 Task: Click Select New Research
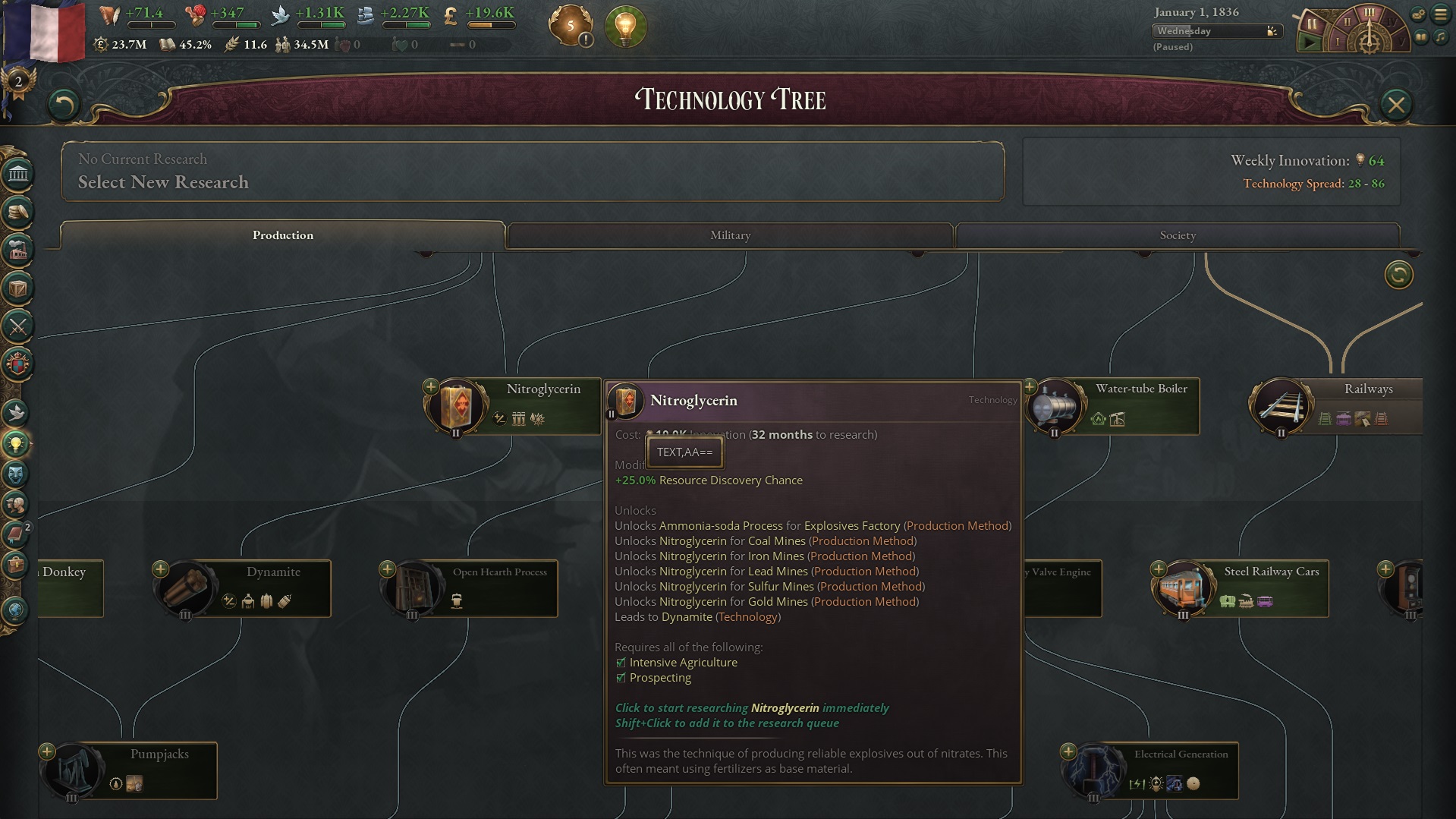click(162, 182)
